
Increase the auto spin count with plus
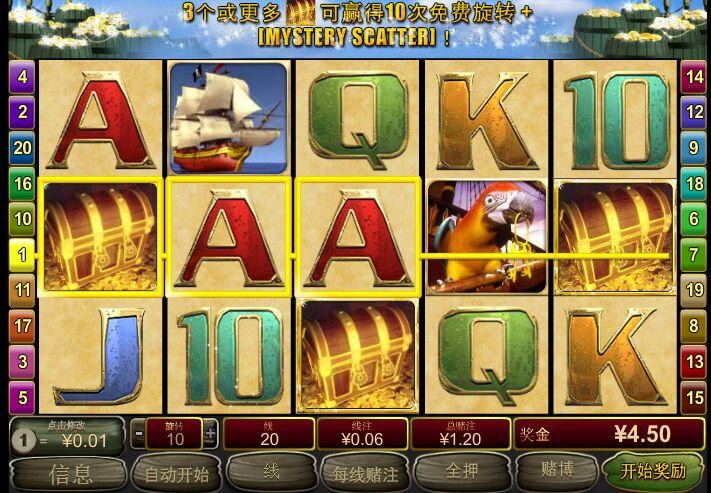pyautogui.click(x=210, y=433)
